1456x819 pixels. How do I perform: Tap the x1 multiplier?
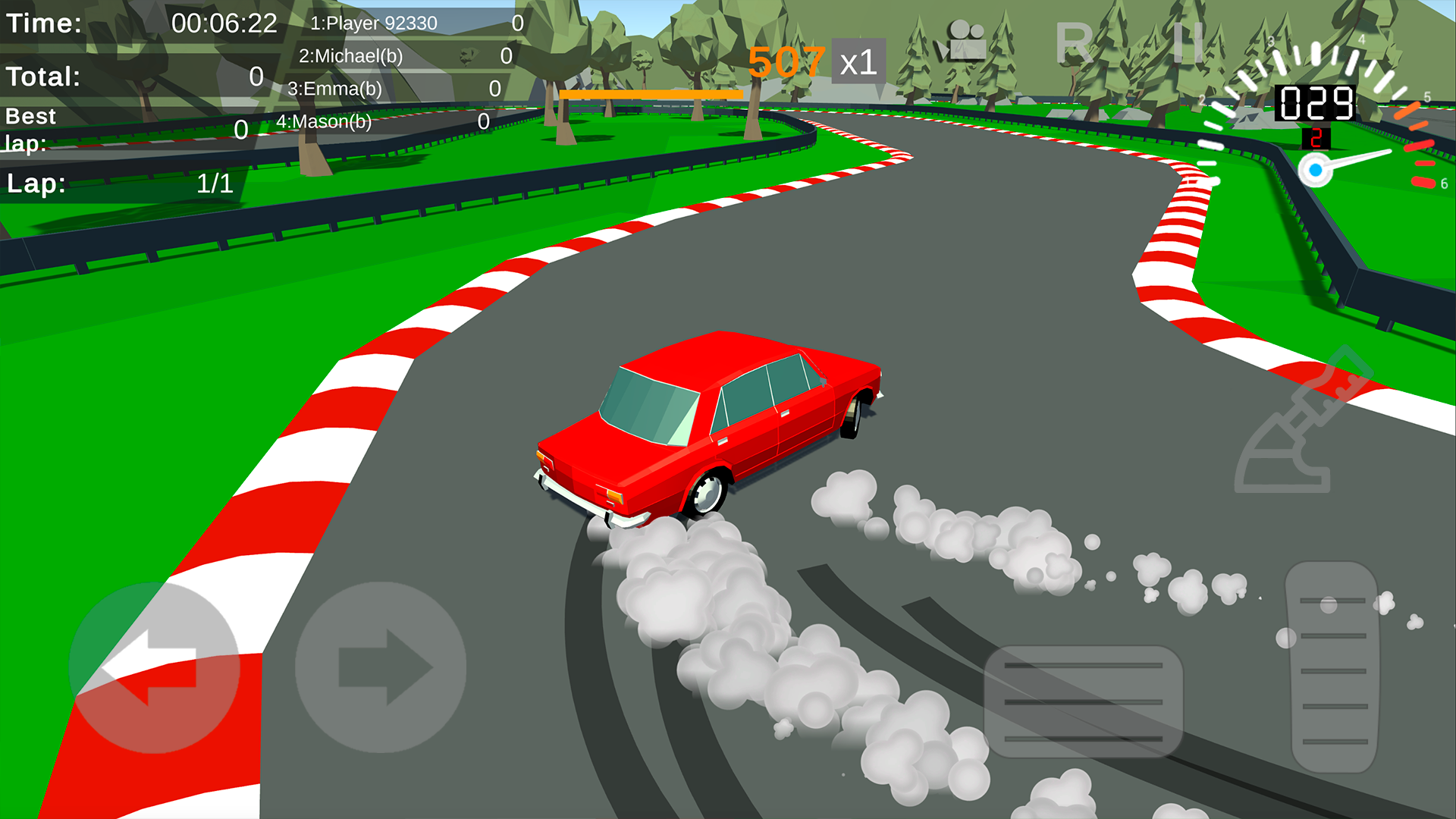pyautogui.click(x=859, y=64)
